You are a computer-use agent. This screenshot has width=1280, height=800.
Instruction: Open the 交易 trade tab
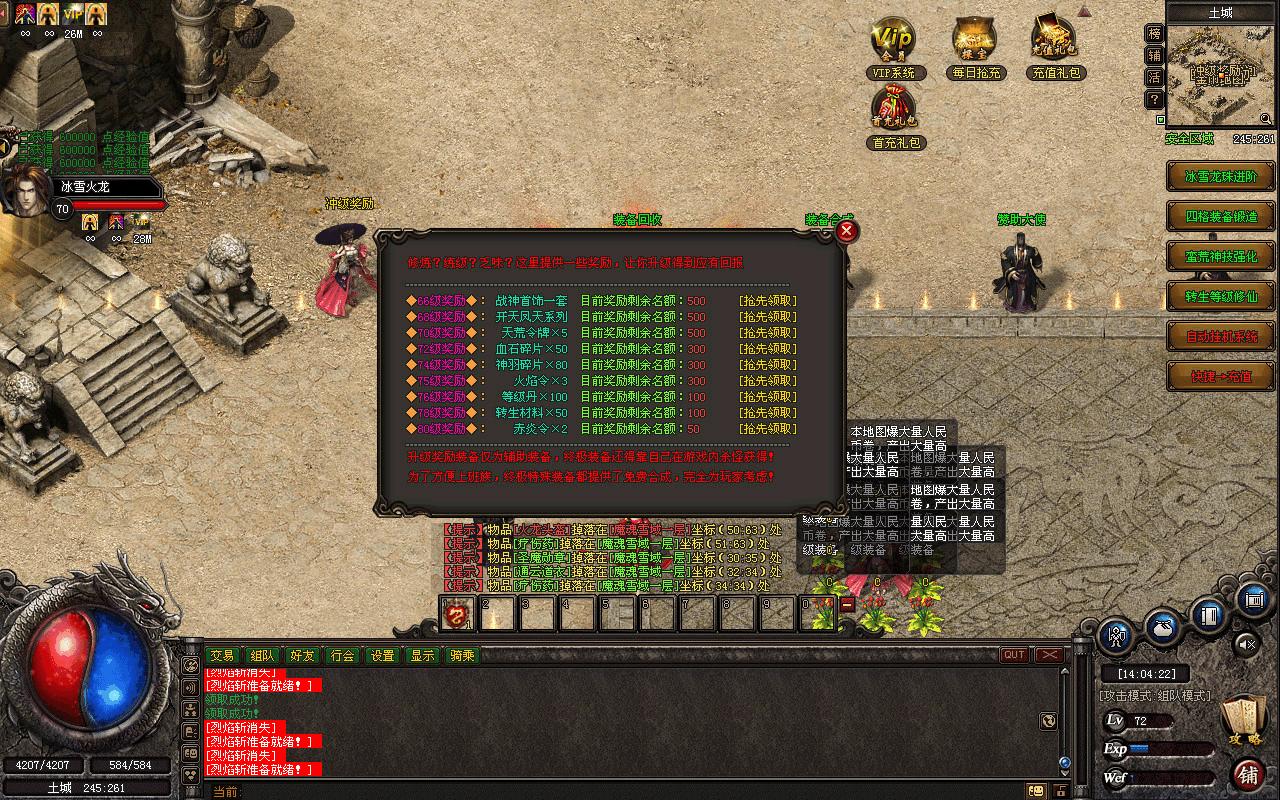pyautogui.click(x=222, y=655)
